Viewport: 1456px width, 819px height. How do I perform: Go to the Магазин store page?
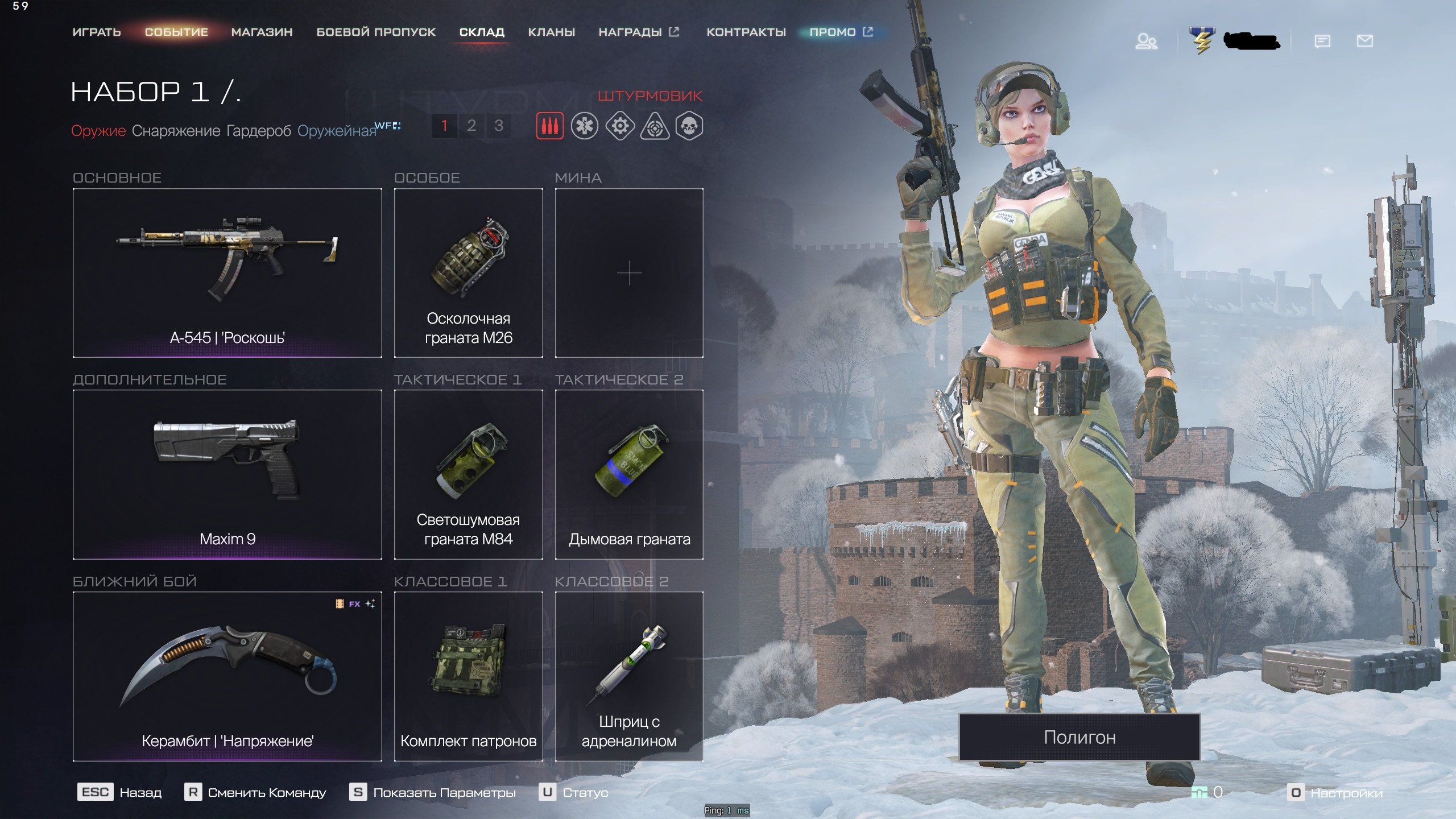pyautogui.click(x=262, y=32)
